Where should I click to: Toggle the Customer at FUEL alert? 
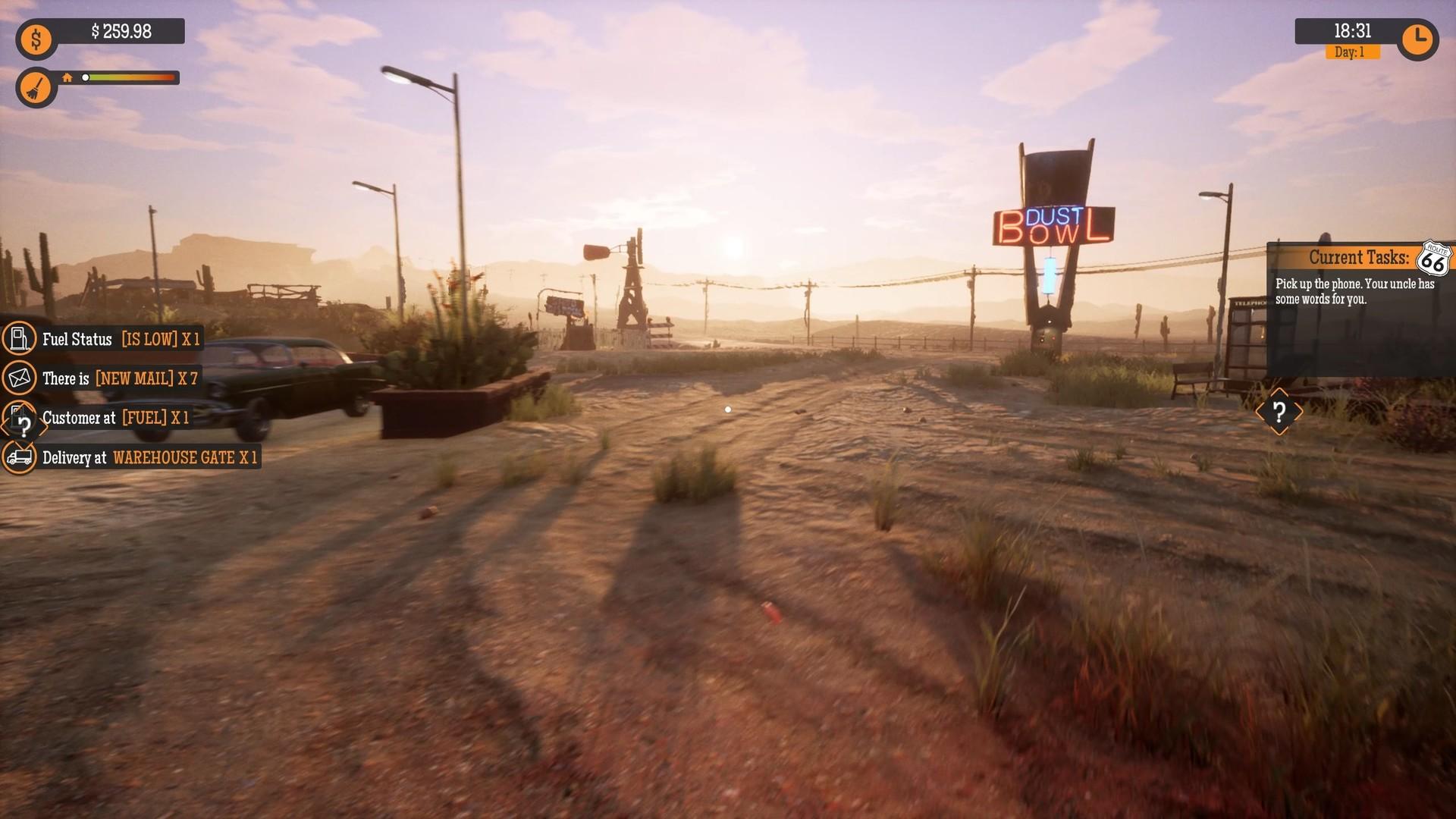[118, 418]
